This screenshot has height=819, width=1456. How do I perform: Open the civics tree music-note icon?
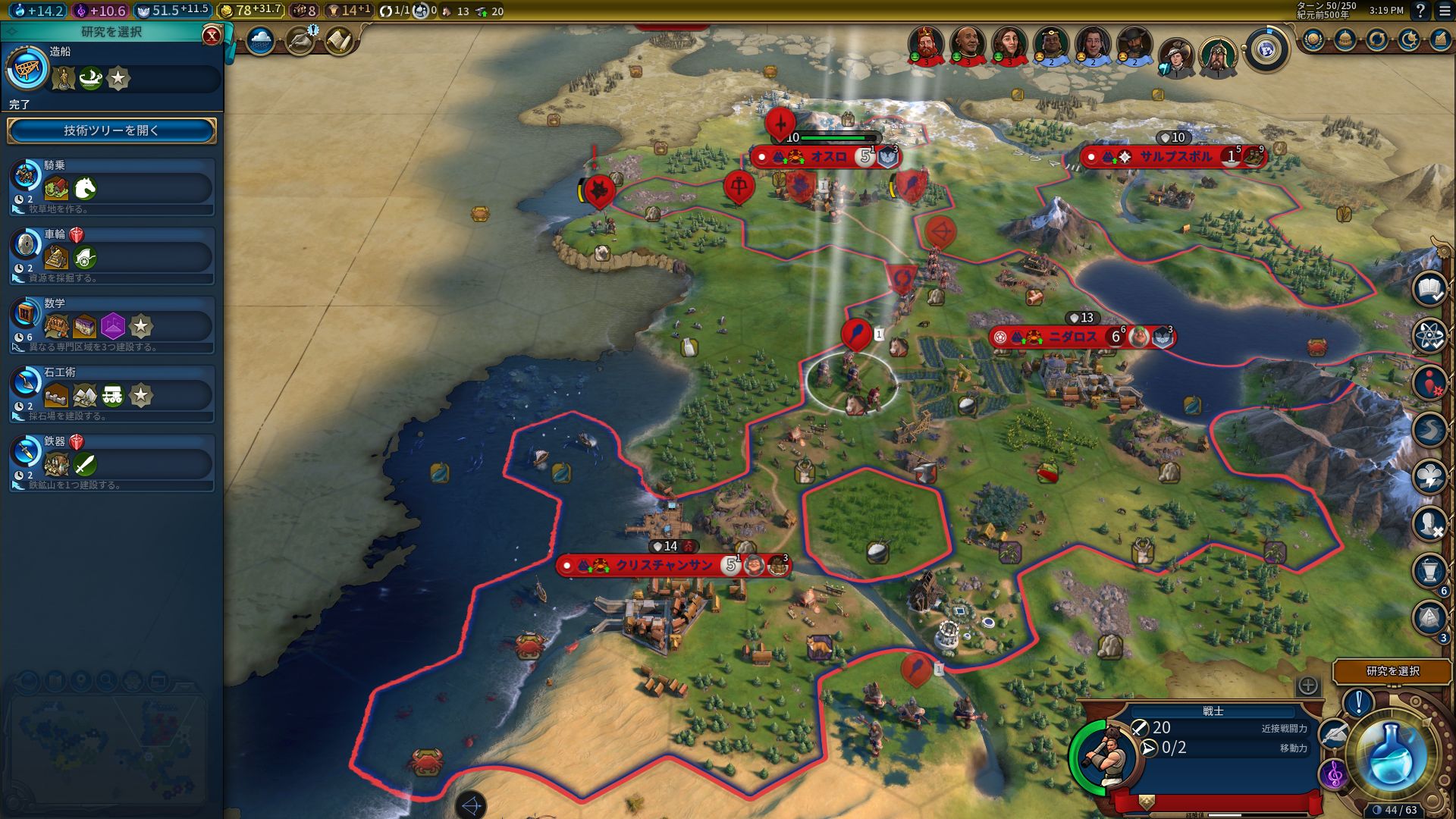coord(1332,775)
